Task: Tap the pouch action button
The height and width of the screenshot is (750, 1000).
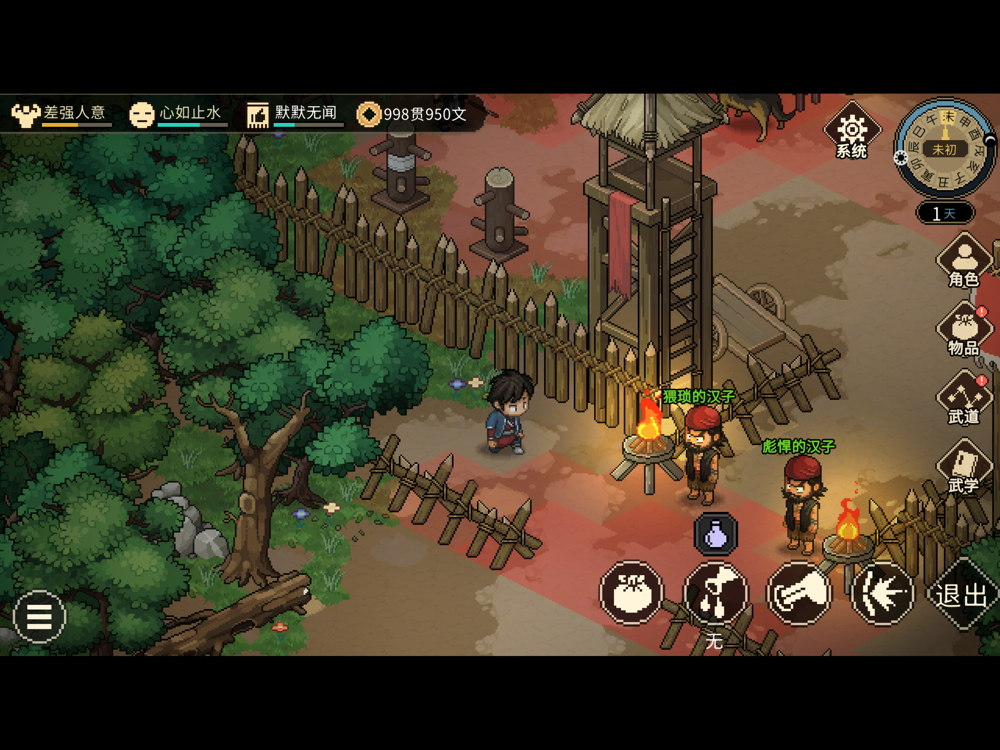Action: click(x=632, y=593)
